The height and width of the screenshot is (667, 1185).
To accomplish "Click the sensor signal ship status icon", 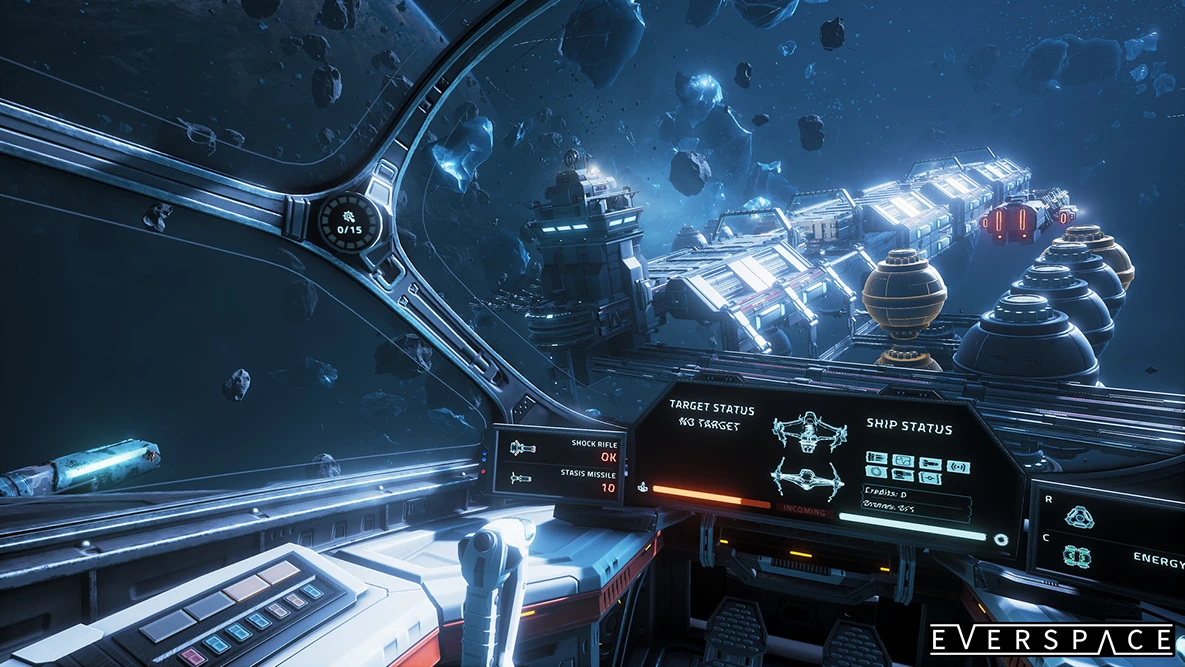I will point(958,466).
